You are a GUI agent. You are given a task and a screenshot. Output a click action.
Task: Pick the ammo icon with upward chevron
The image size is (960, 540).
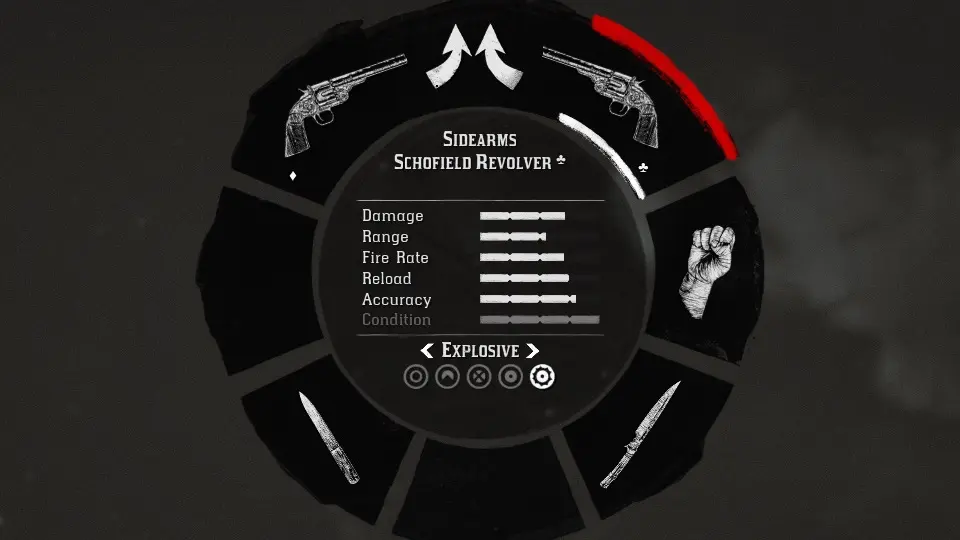point(448,377)
